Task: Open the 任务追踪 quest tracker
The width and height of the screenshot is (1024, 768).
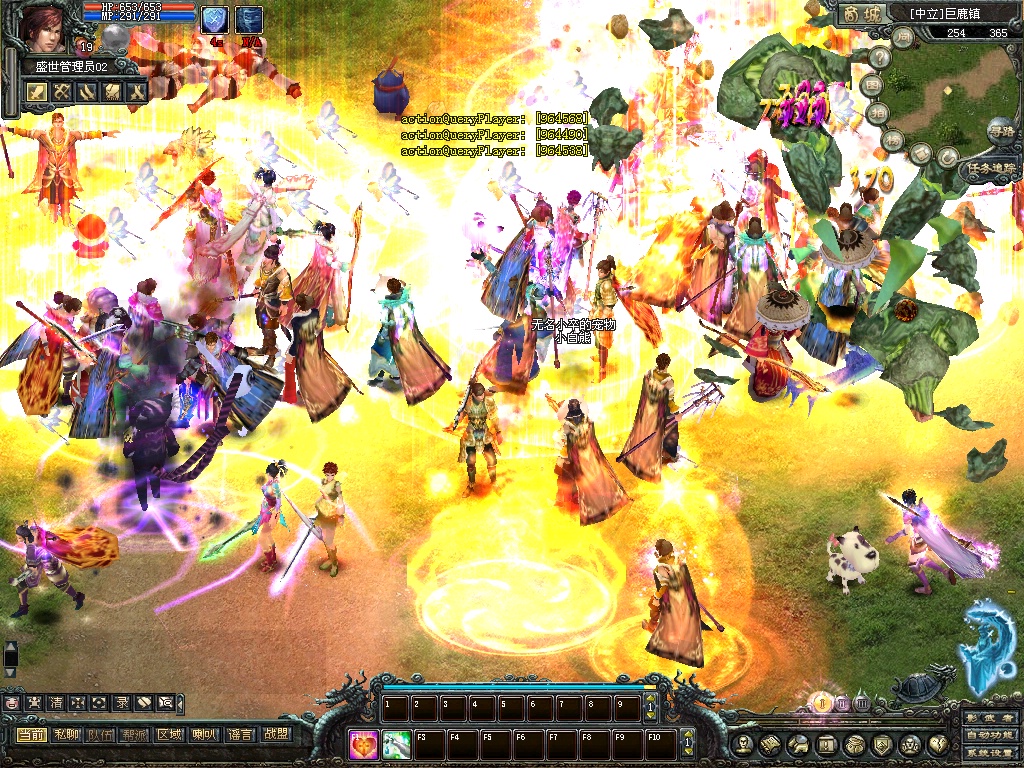Action: 991,170
